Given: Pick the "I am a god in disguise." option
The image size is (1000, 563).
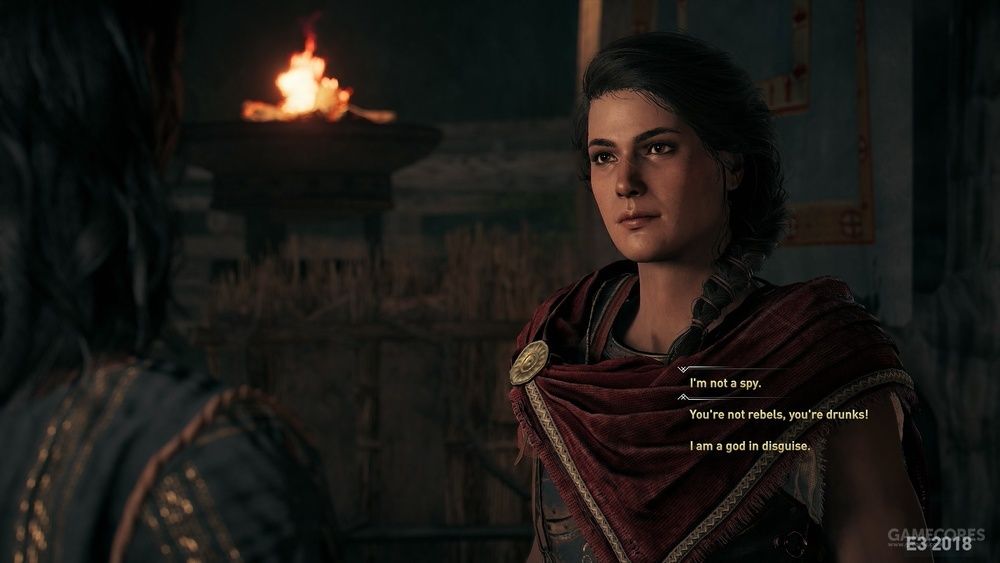Looking at the screenshot, I should tap(750, 445).
